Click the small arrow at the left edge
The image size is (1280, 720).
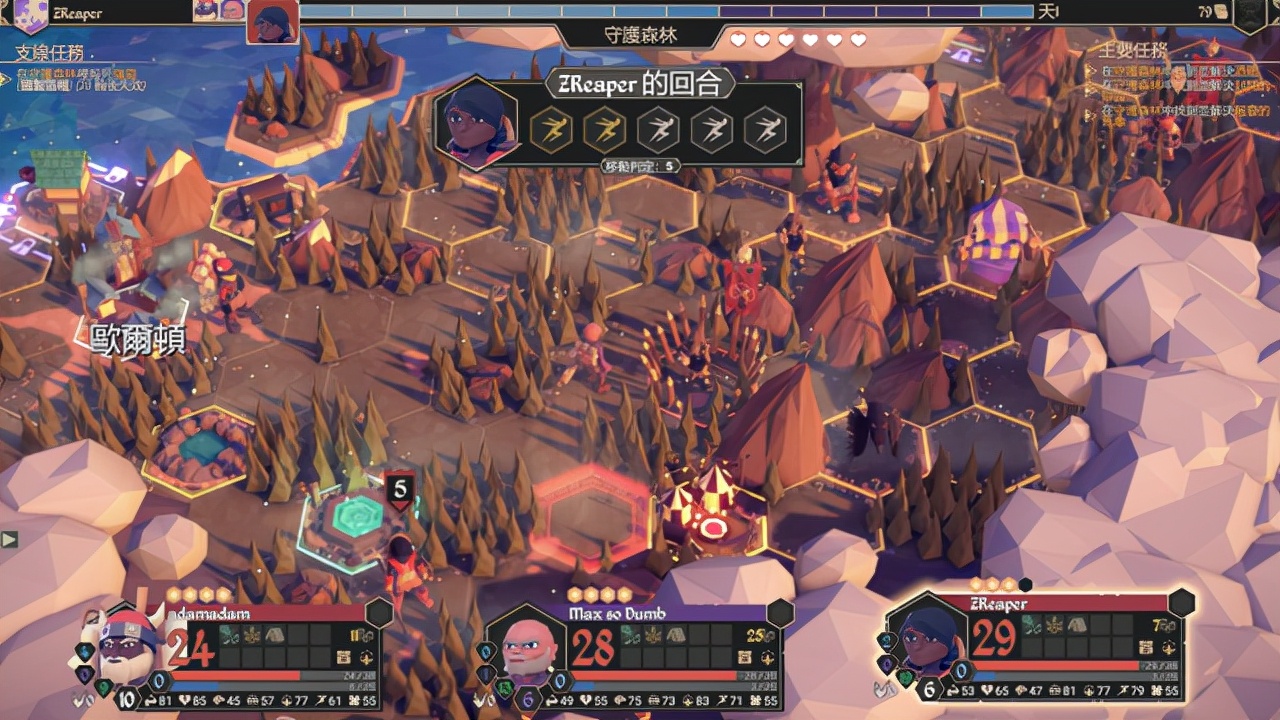(x=9, y=540)
